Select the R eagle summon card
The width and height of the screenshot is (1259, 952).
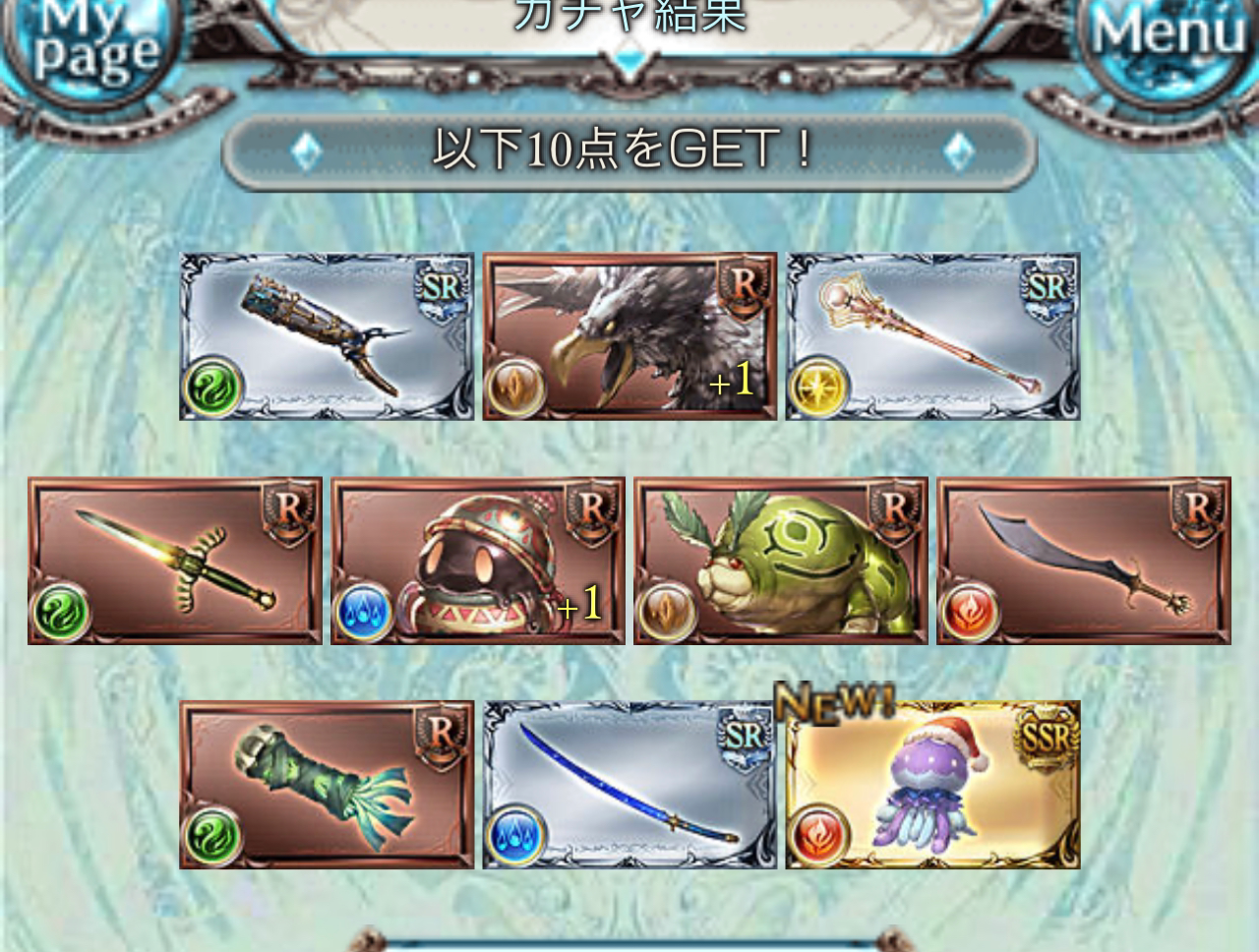[629, 336]
